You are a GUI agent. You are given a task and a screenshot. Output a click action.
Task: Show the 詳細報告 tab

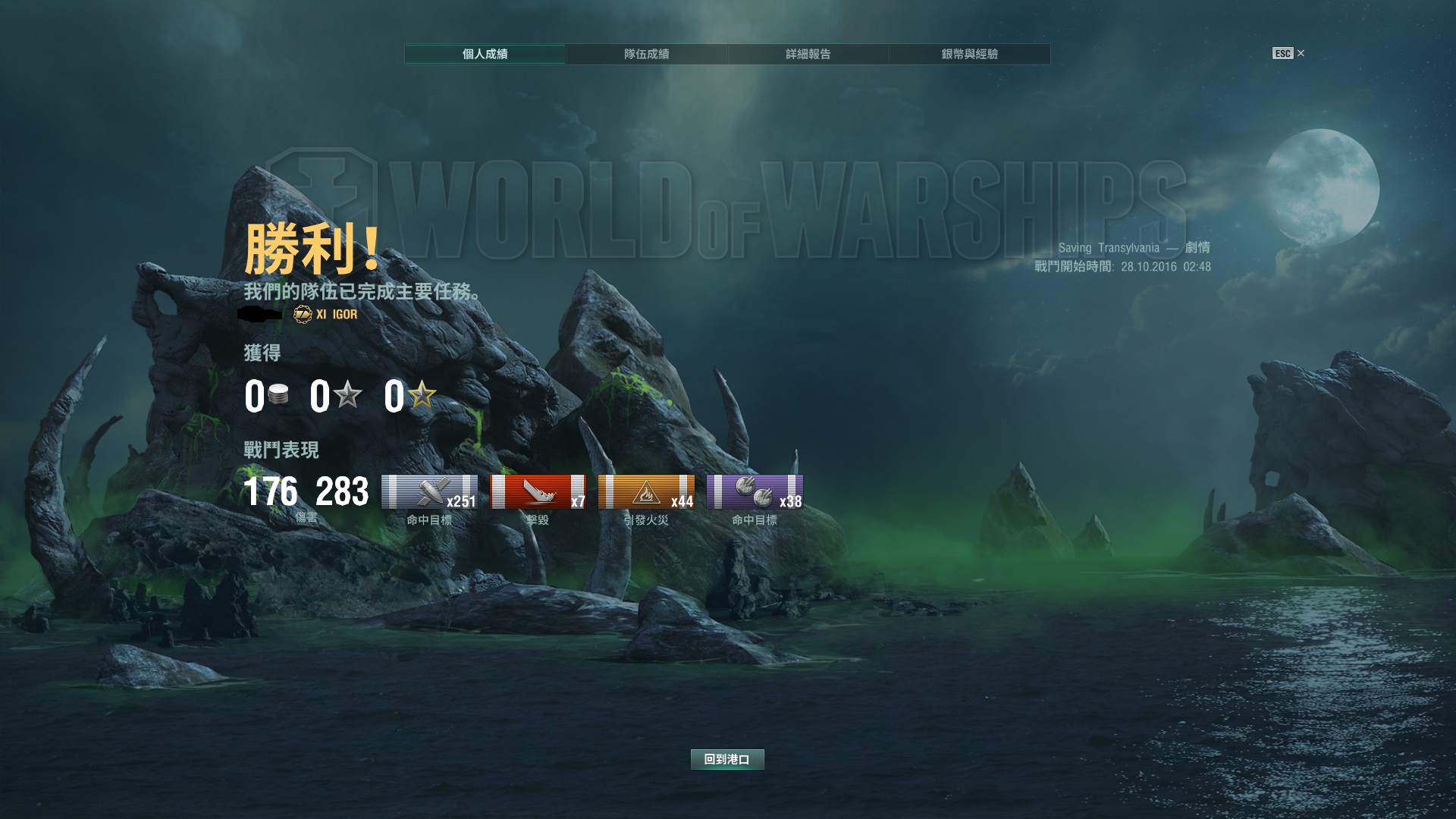click(x=808, y=54)
